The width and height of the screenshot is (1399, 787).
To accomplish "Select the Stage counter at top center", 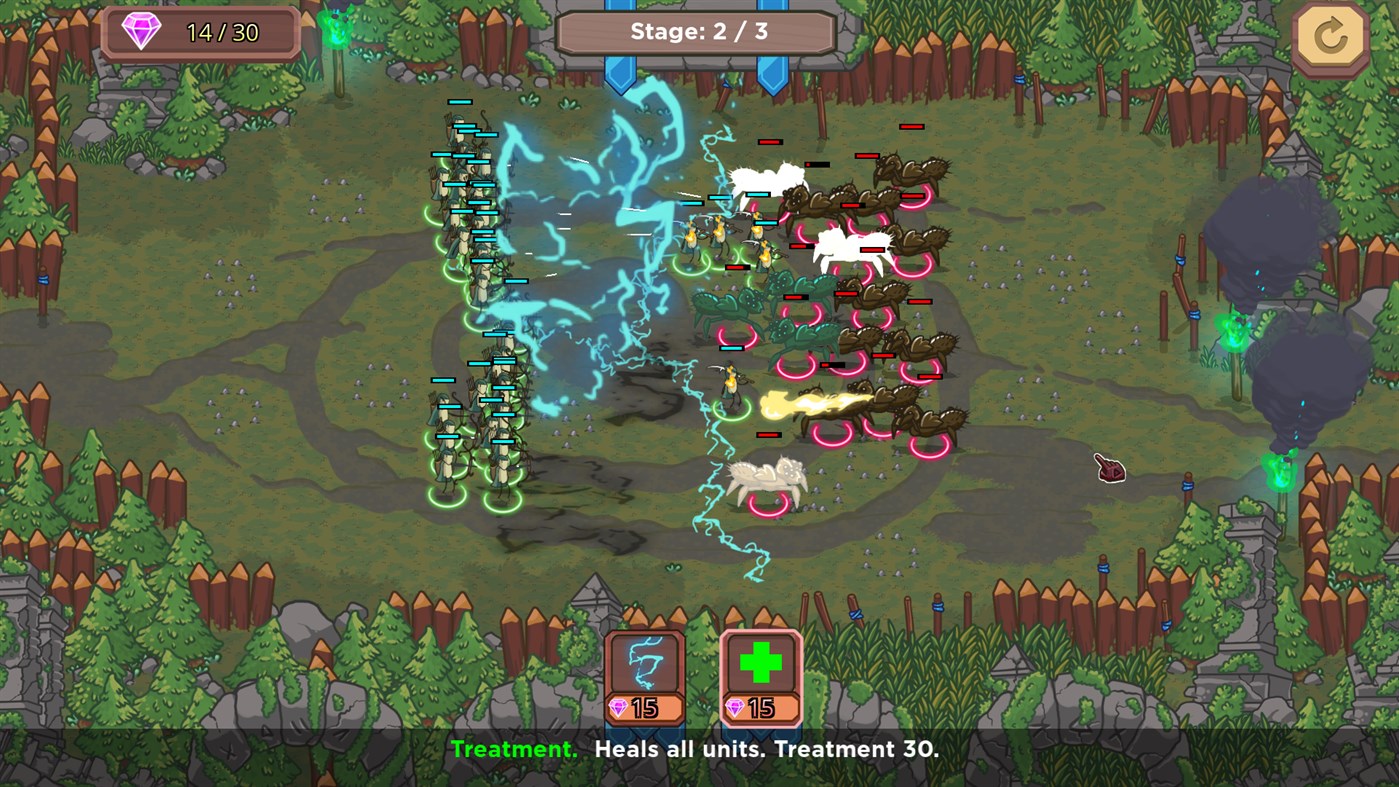I will point(699,31).
